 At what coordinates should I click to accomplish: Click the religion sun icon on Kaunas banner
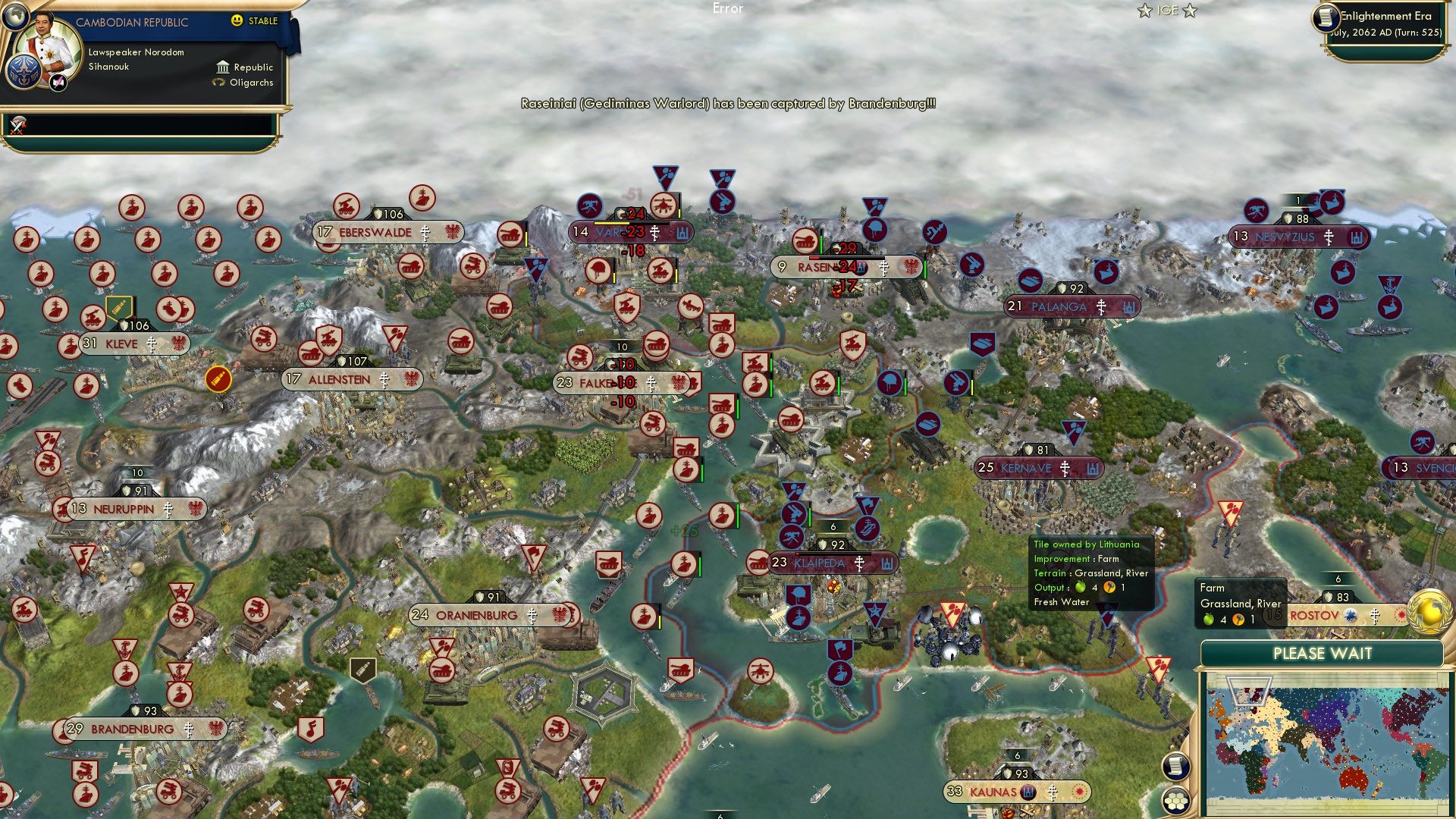(1078, 791)
